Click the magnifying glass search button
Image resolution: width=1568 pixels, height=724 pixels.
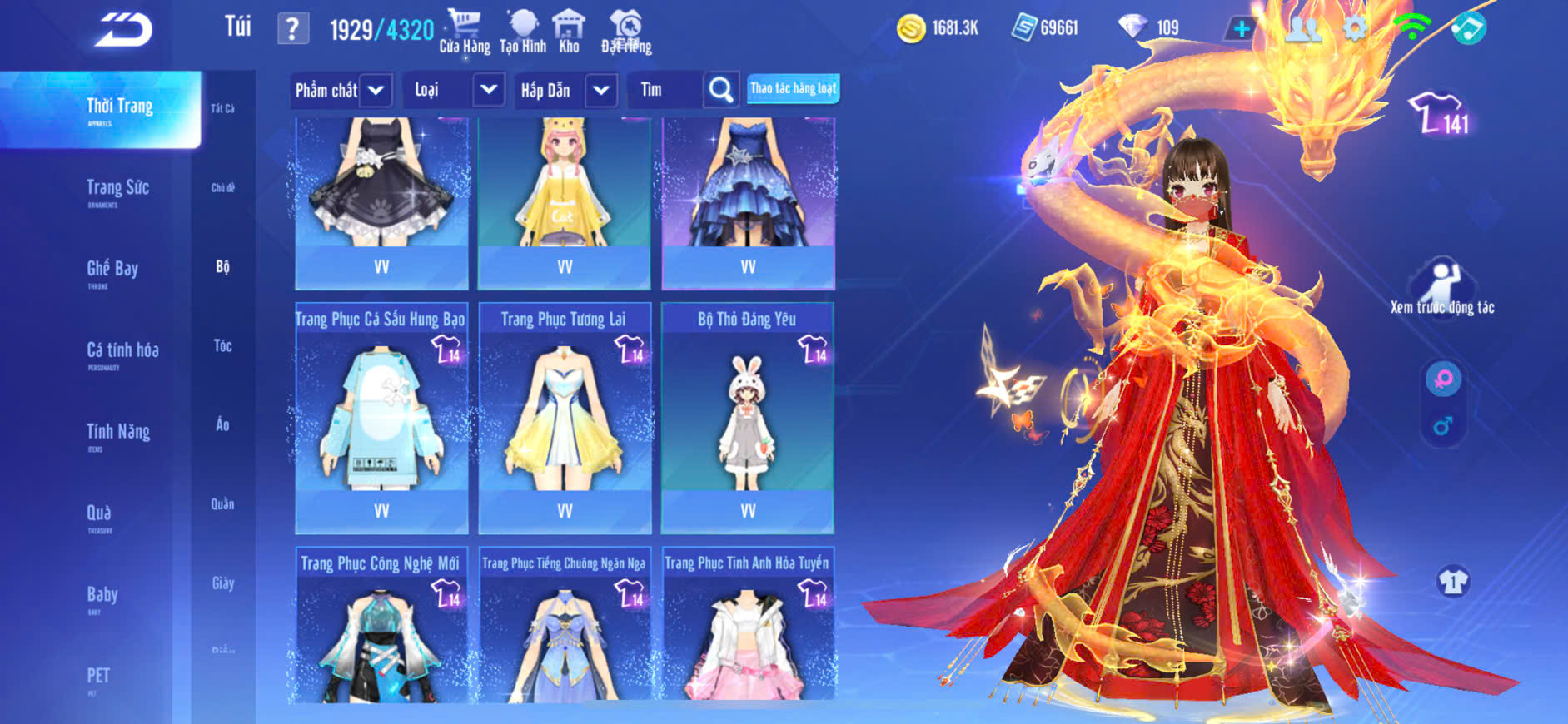pyautogui.click(x=721, y=90)
